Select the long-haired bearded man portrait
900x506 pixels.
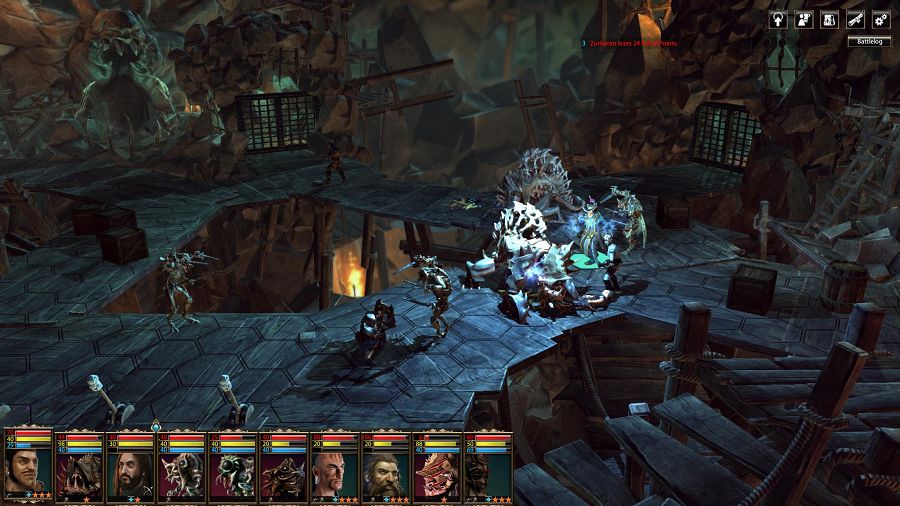(131, 474)
